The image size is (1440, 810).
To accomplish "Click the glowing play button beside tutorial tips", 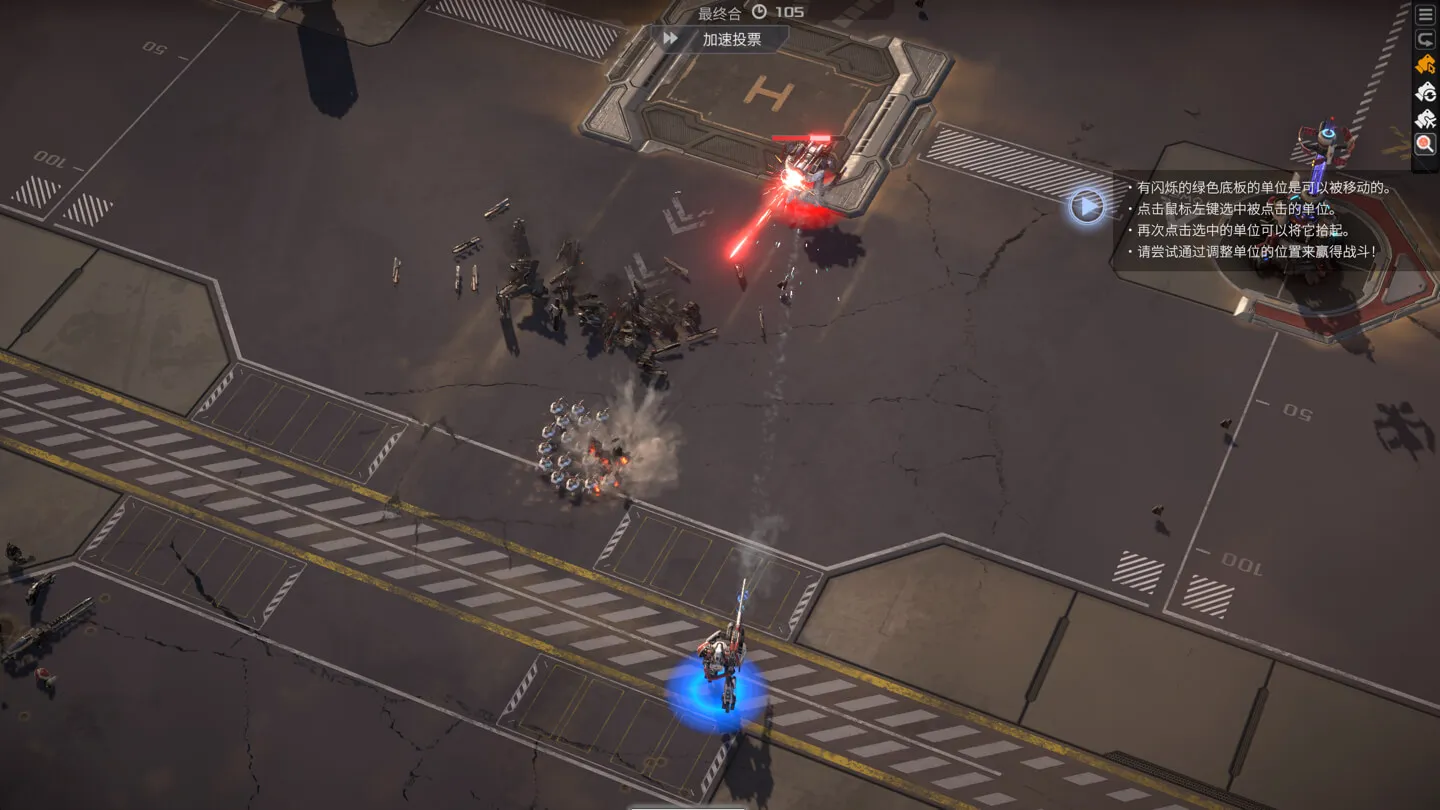I will [1087, 206].
